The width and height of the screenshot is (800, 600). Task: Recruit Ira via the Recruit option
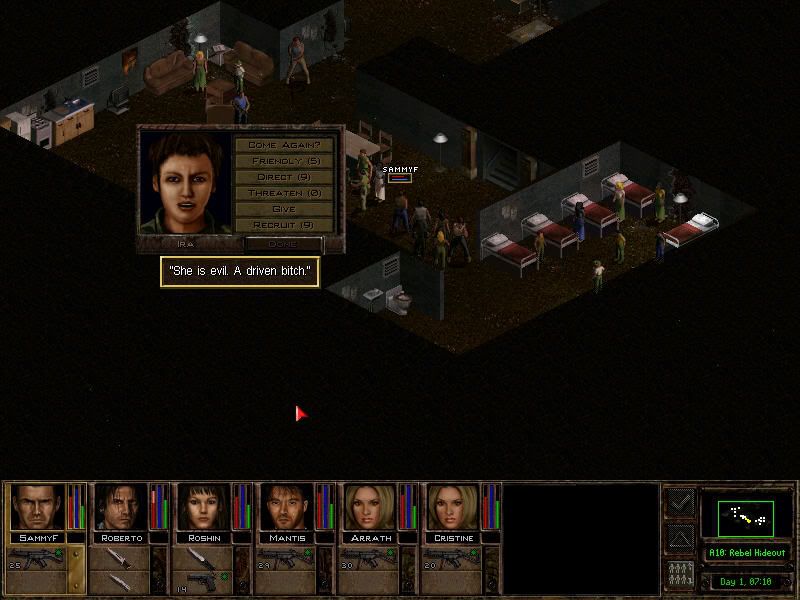(x=285, y=225)
